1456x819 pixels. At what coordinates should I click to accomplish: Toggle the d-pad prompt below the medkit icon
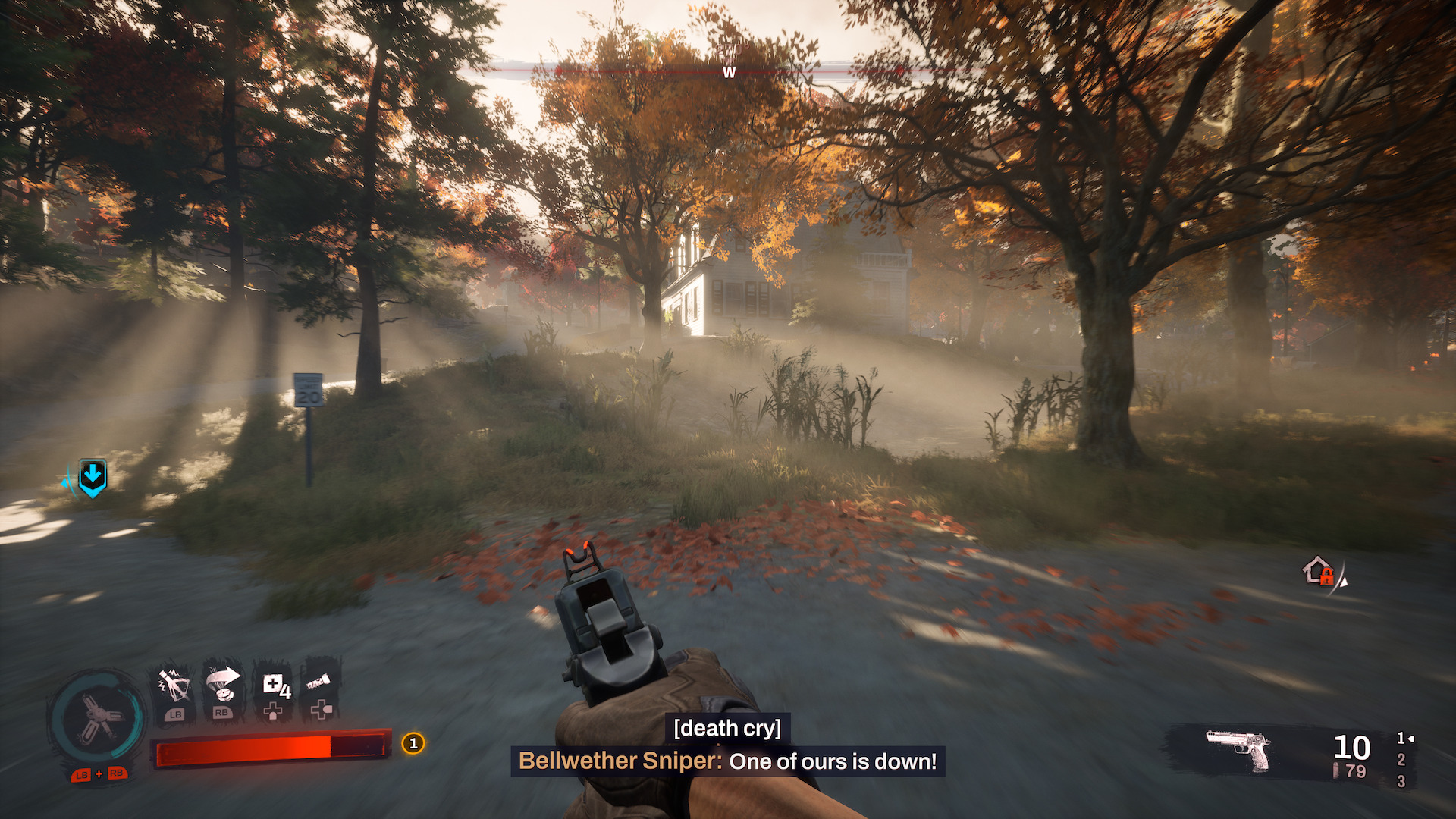coord(272,711)
